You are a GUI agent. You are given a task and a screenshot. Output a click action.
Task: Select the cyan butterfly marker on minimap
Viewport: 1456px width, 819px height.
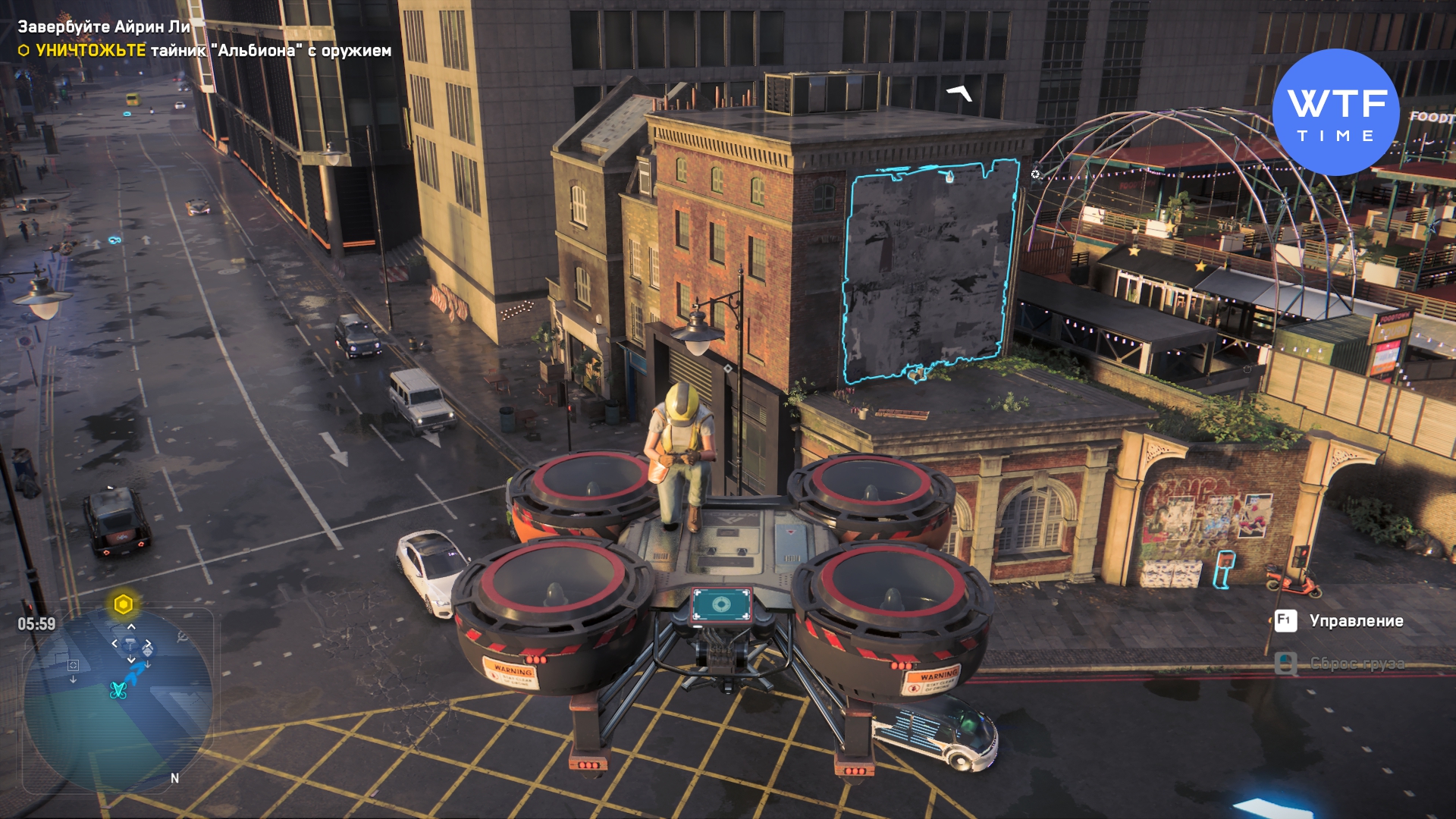pos(118,690)
